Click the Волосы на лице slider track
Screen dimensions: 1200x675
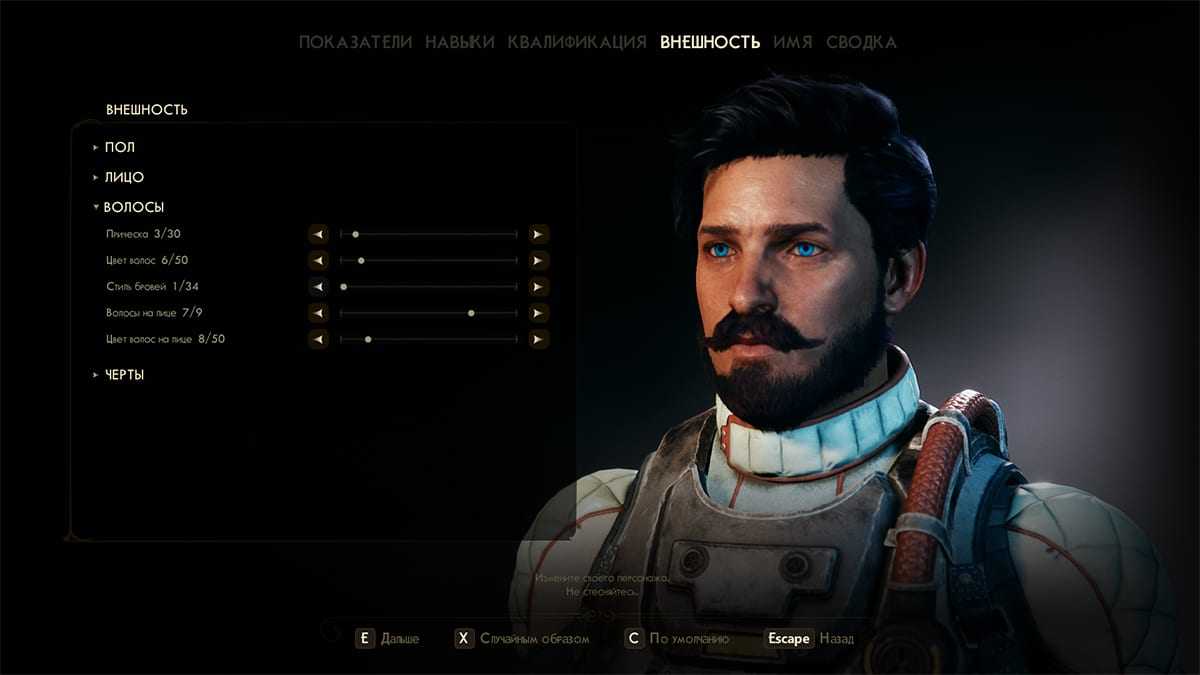[428, 313]
